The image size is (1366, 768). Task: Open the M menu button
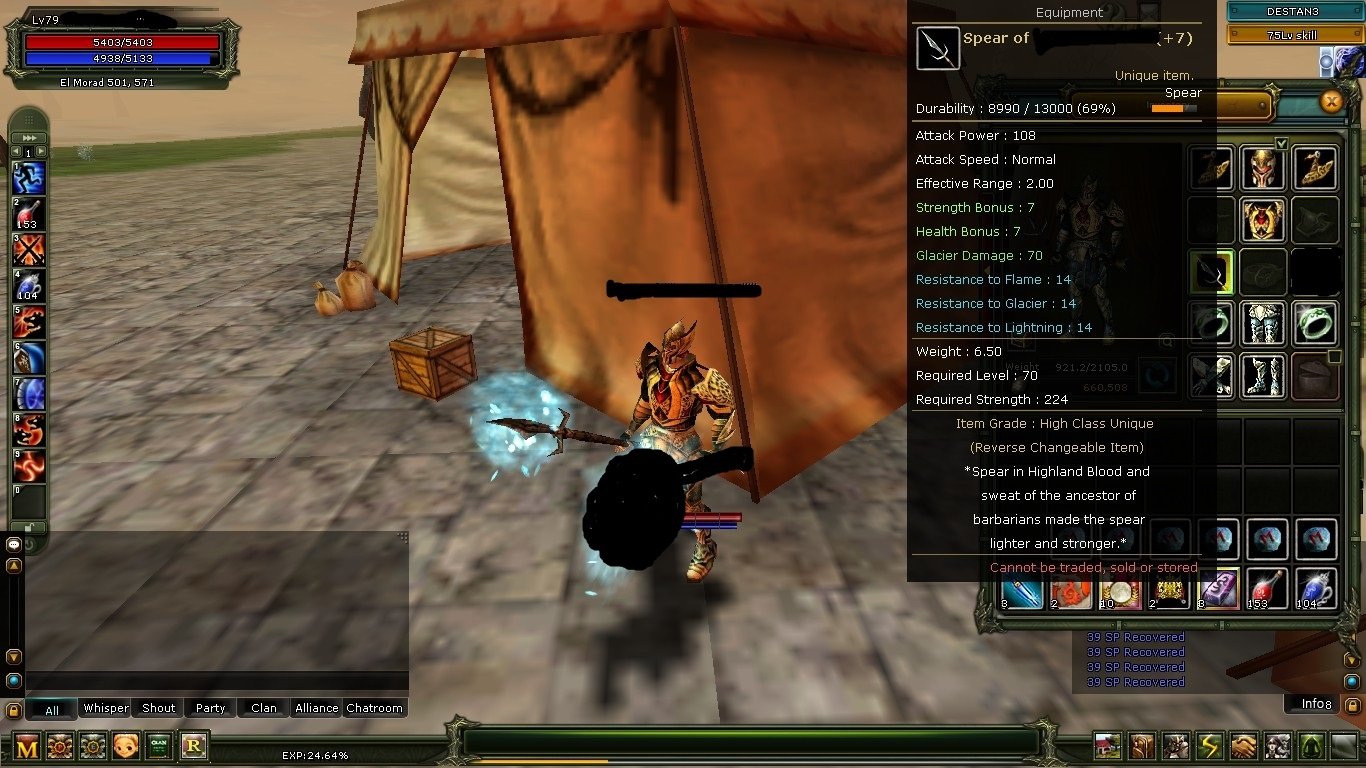(x=27, y=746)
